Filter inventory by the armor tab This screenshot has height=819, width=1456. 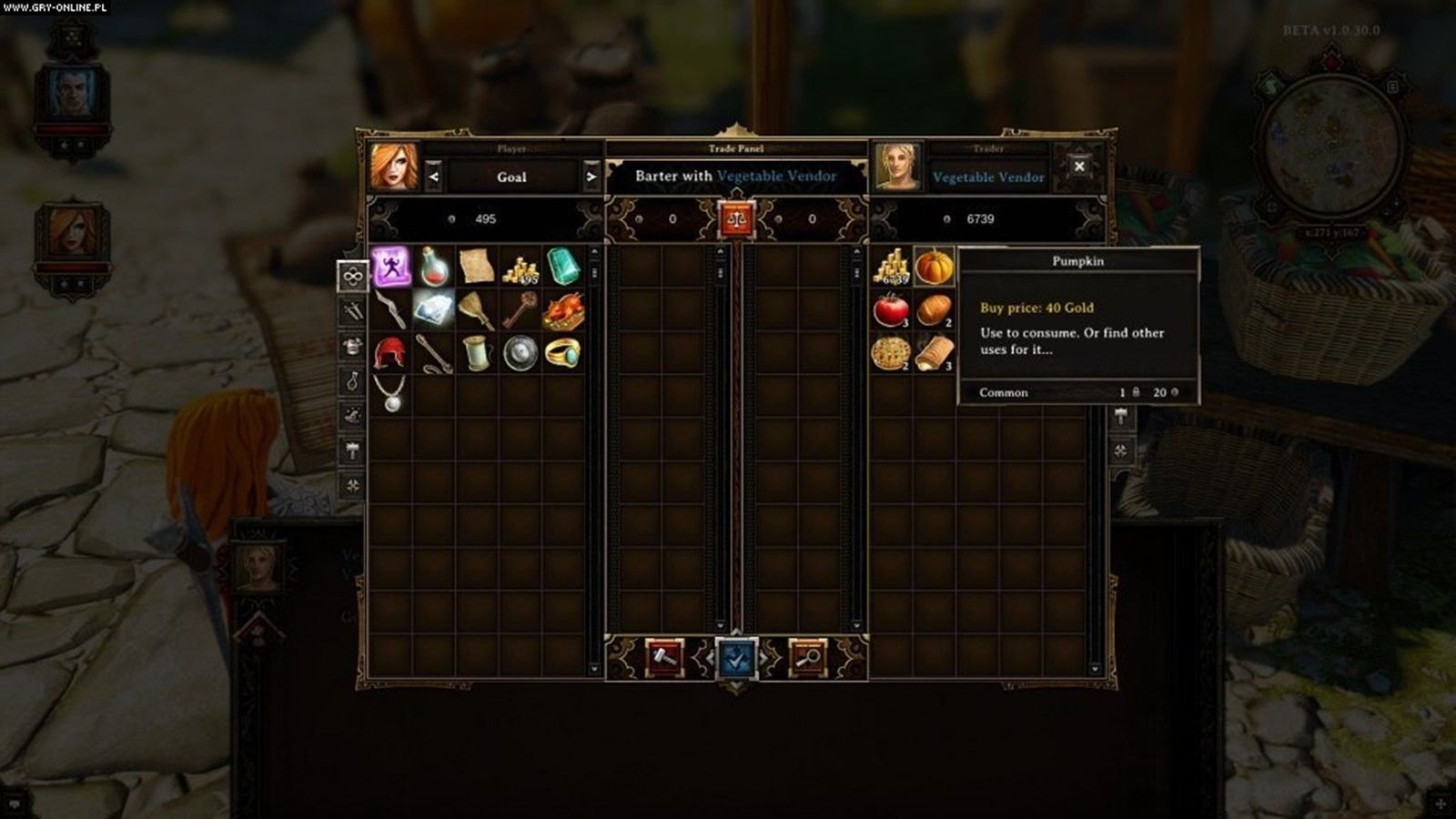coord(352,346)
